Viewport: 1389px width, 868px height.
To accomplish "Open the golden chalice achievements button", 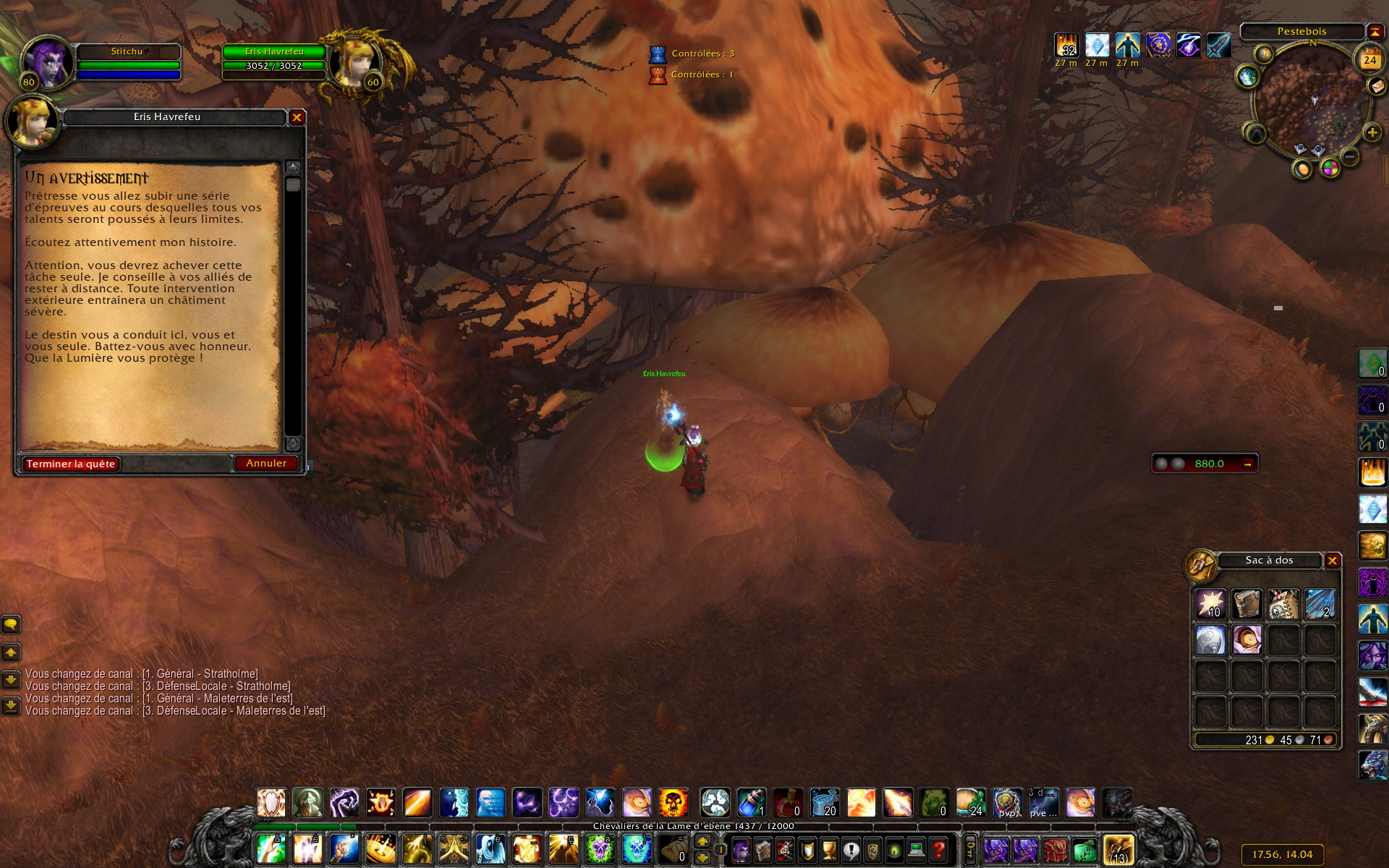I will tap(829, 850).
